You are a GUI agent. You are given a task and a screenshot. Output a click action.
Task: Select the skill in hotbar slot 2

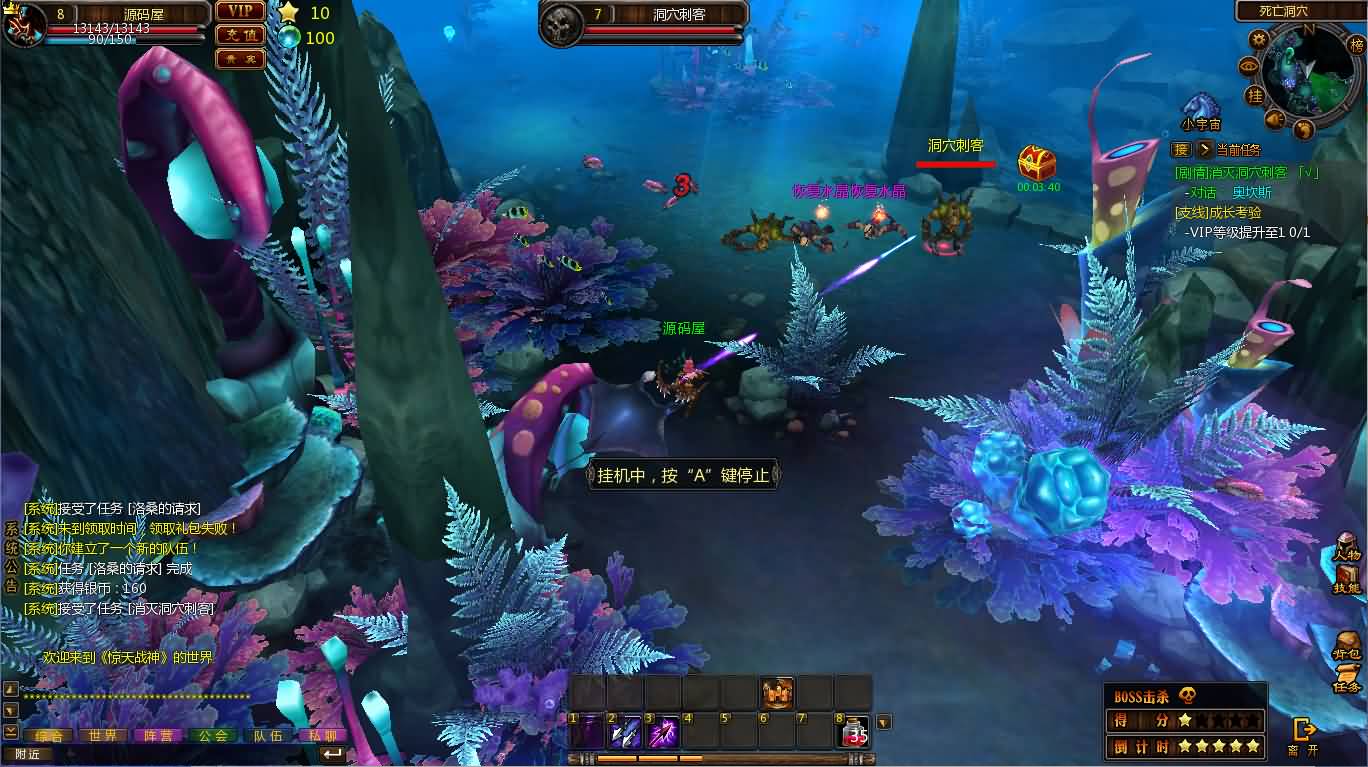pos(625,731)
